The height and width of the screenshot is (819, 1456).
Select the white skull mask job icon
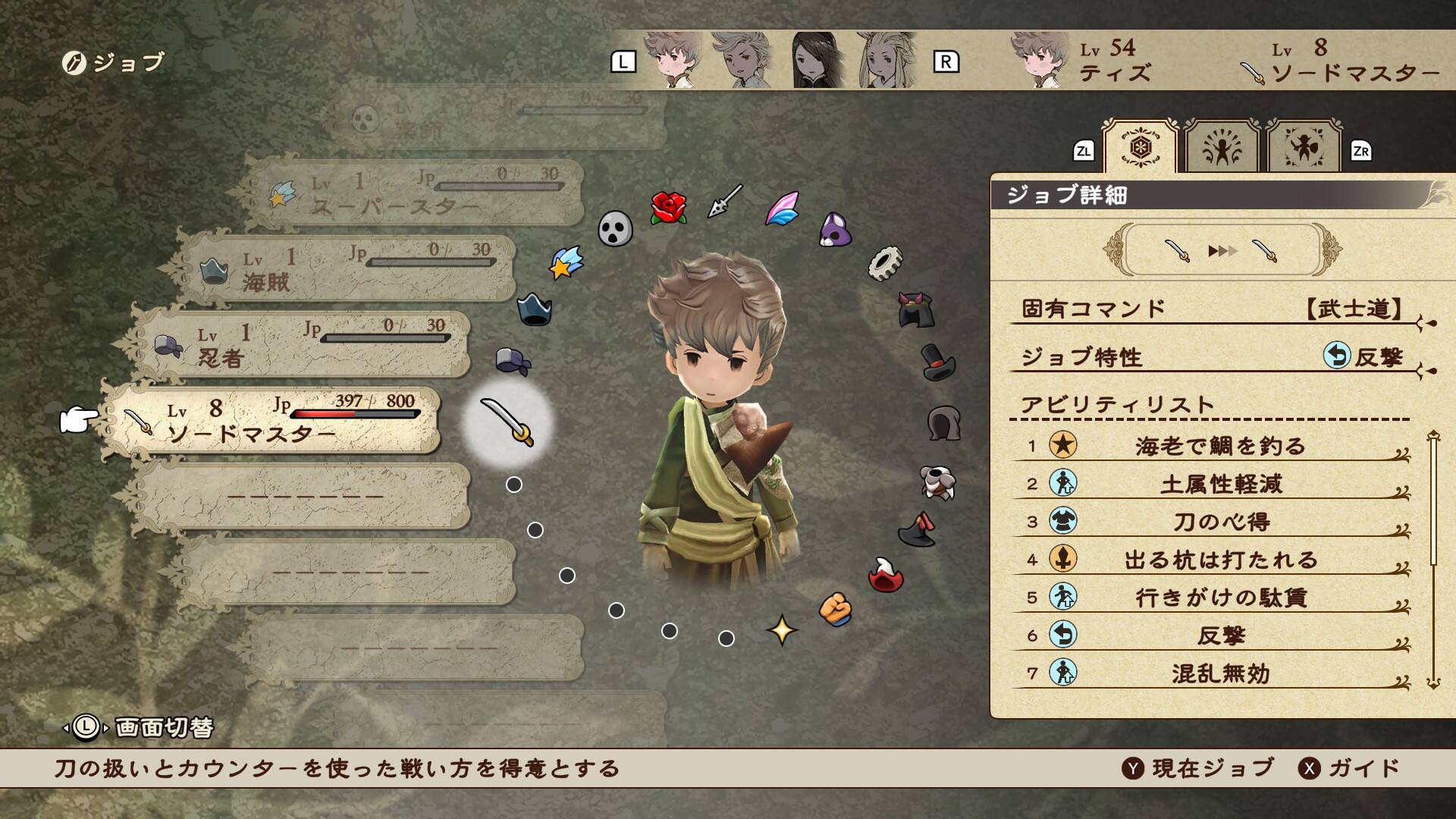pos(614,228)
